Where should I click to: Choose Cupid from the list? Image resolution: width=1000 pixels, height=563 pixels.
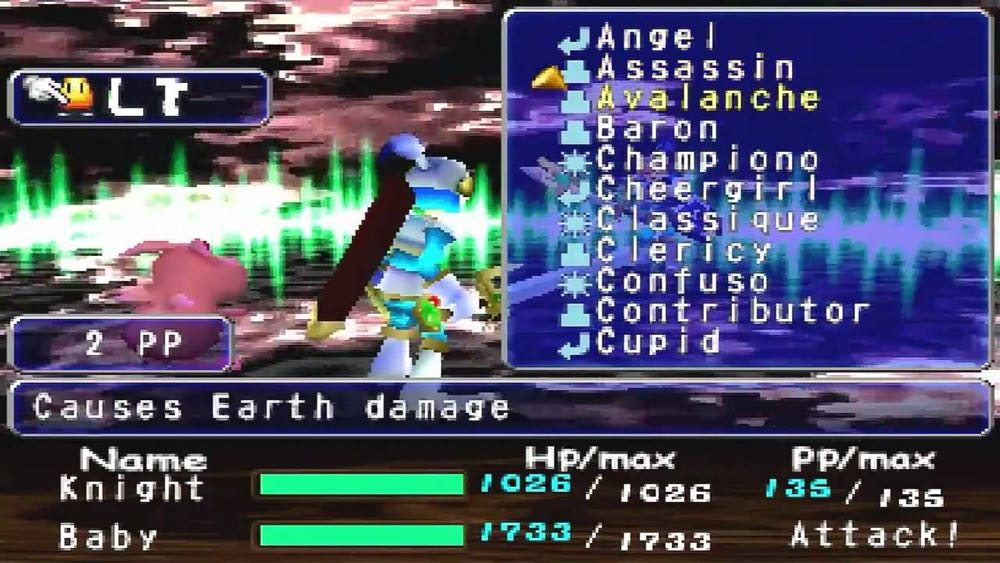[x=658, y=342]
